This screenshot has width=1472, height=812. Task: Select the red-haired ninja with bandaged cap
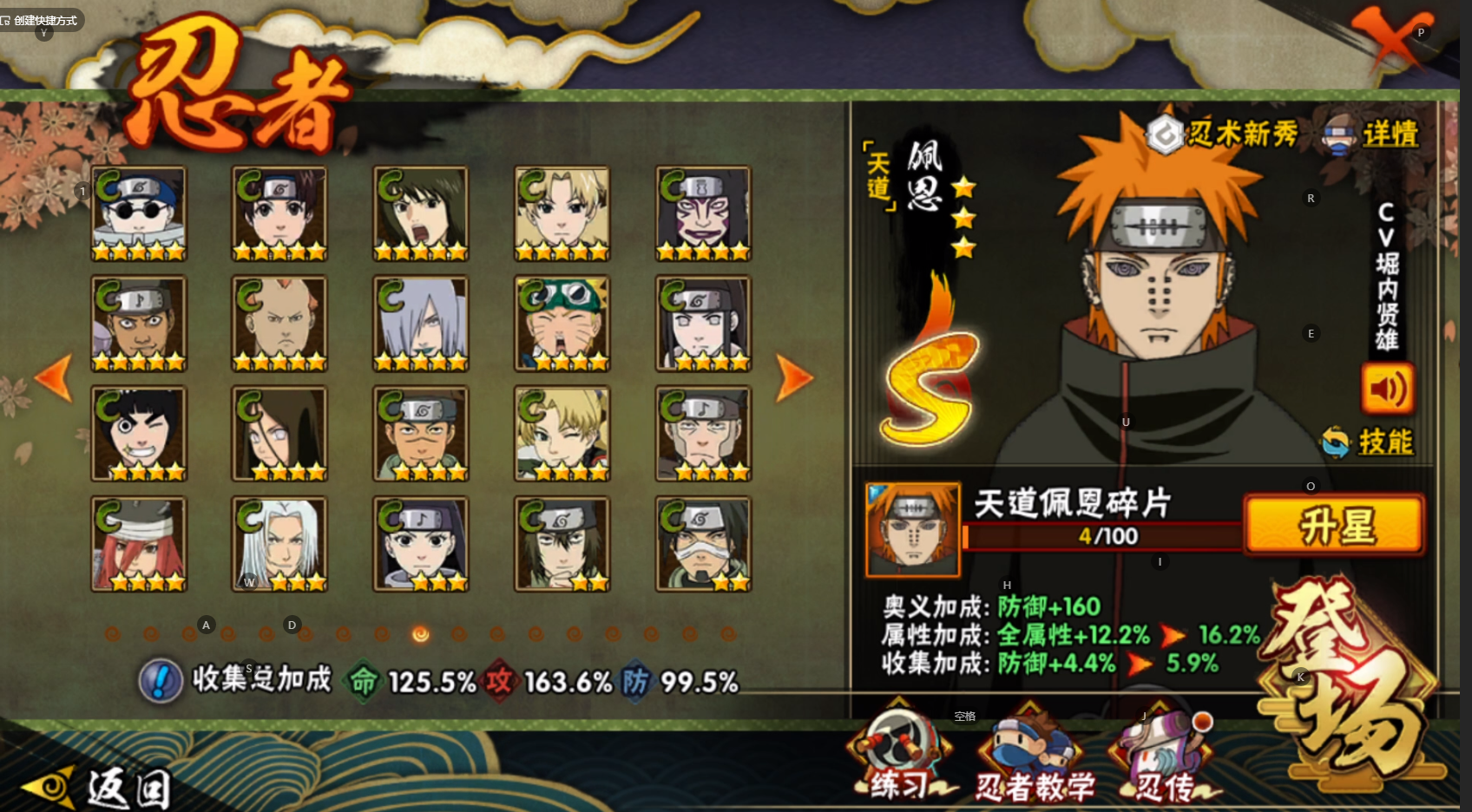click(x=139, y=544)
